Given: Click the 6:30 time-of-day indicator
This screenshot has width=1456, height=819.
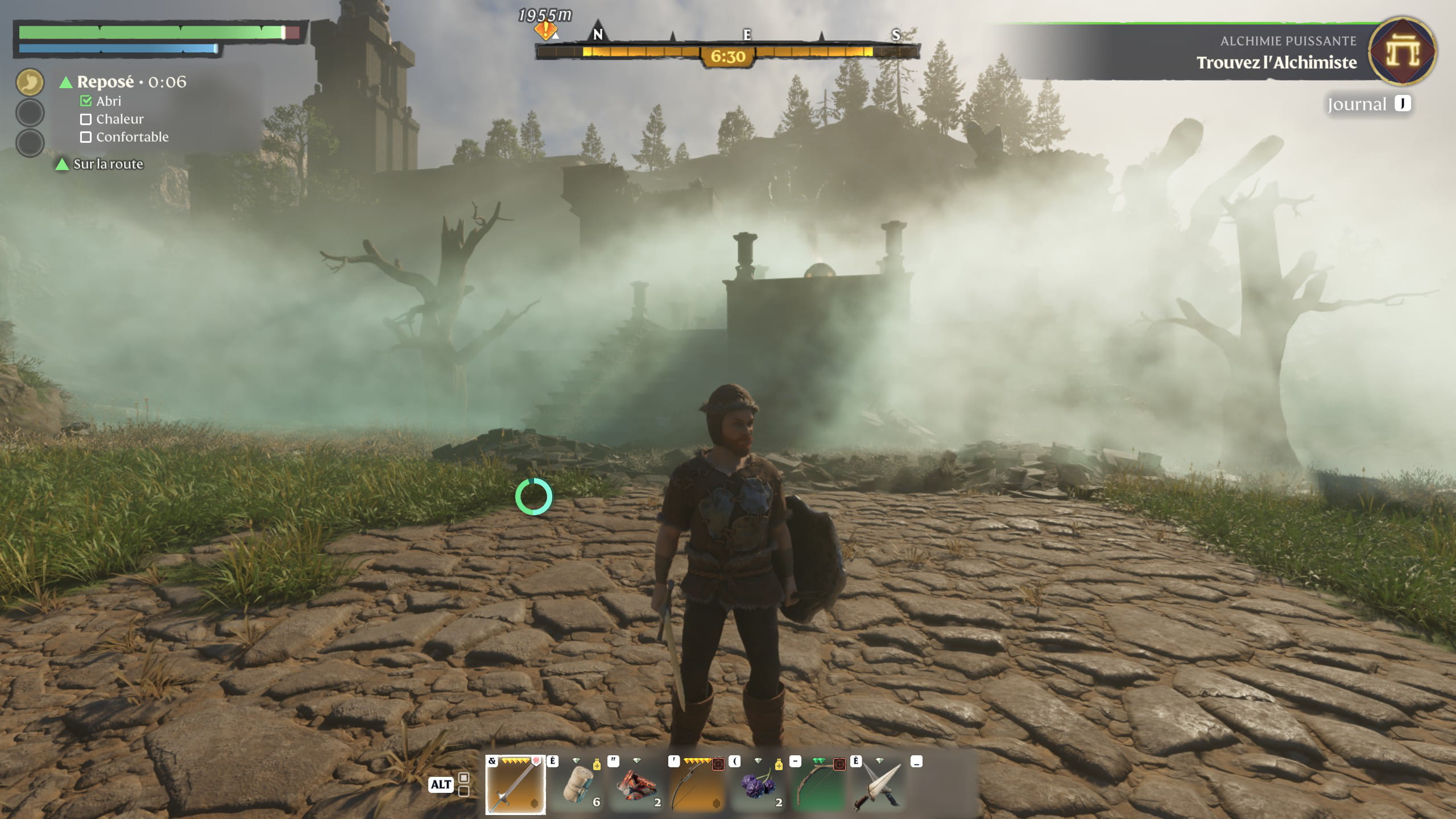Looking at the screenshot, I should (727, 57).
